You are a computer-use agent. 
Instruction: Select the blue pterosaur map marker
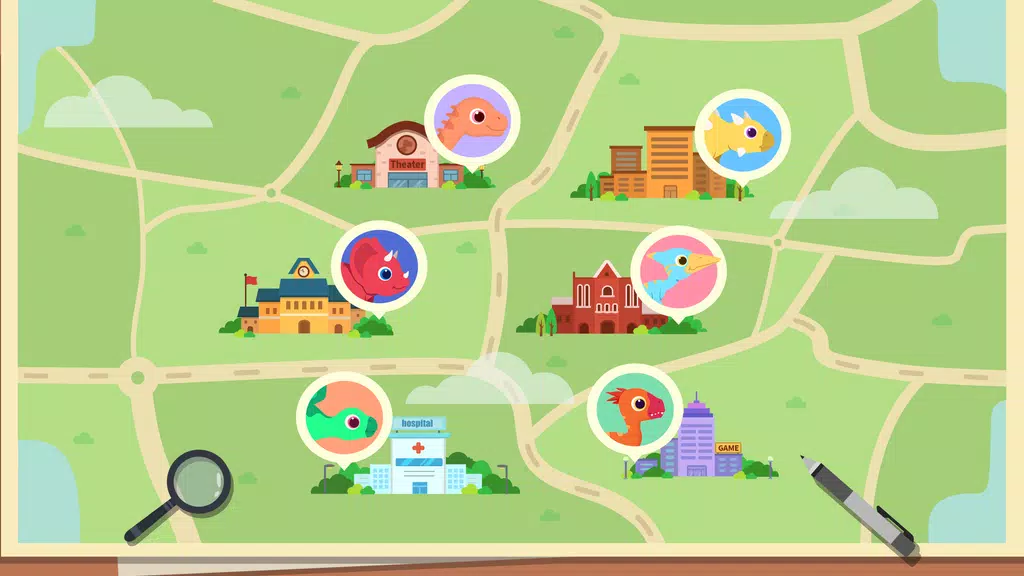pos(678,271)
